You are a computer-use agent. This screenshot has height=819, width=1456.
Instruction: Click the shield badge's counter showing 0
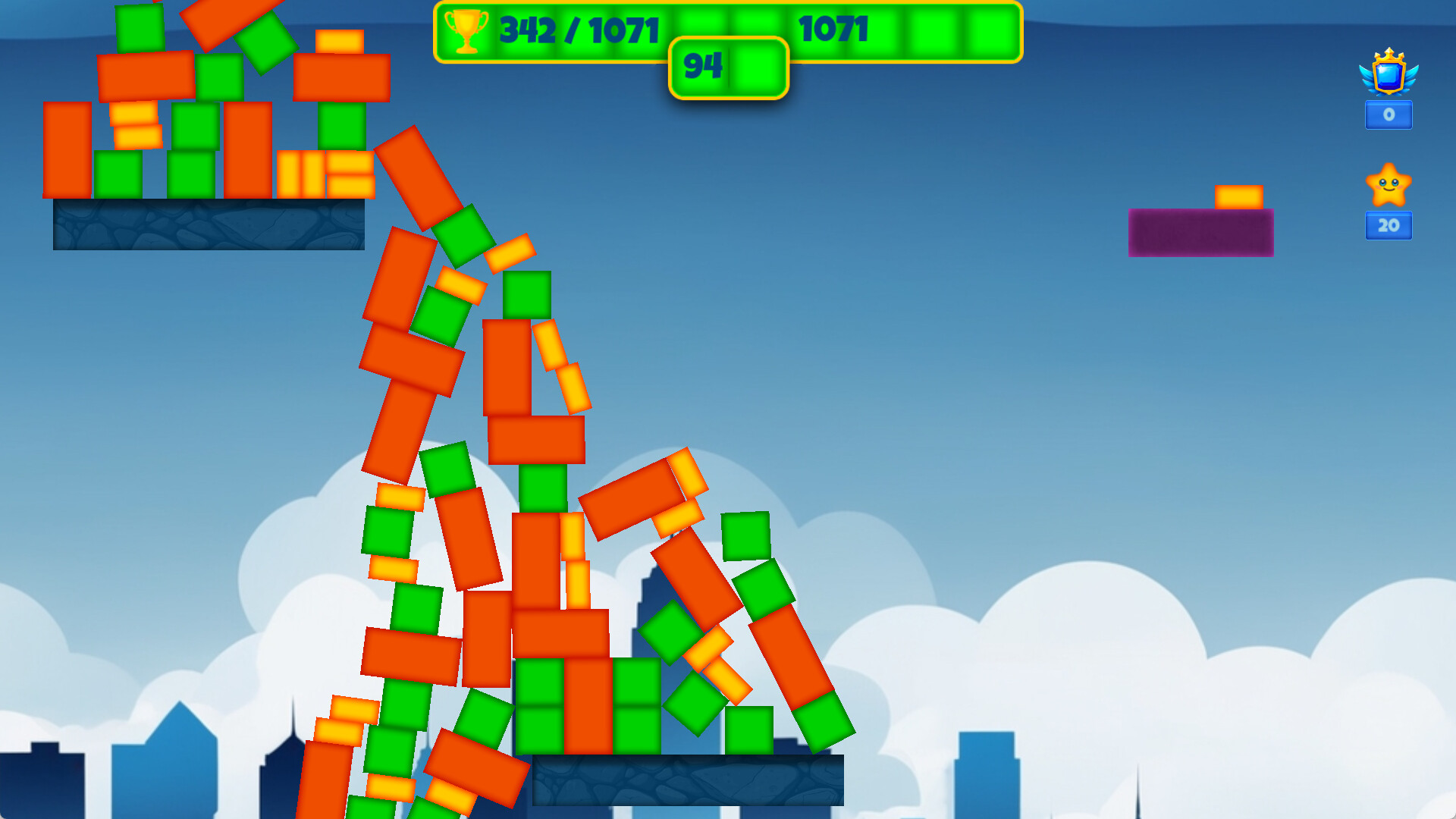coord(1388,115)
